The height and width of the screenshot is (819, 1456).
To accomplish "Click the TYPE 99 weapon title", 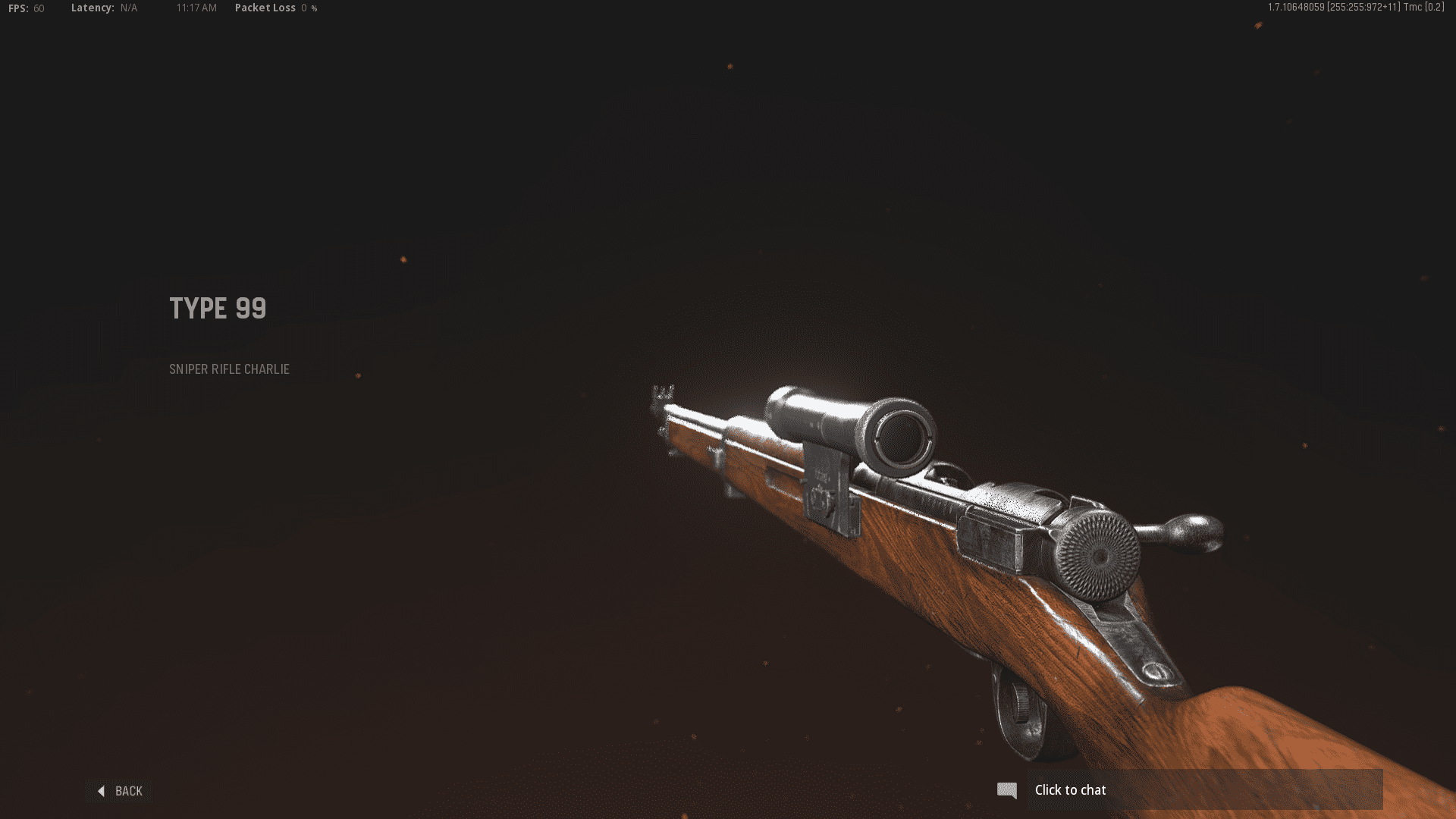I will (x=218, y=308).
